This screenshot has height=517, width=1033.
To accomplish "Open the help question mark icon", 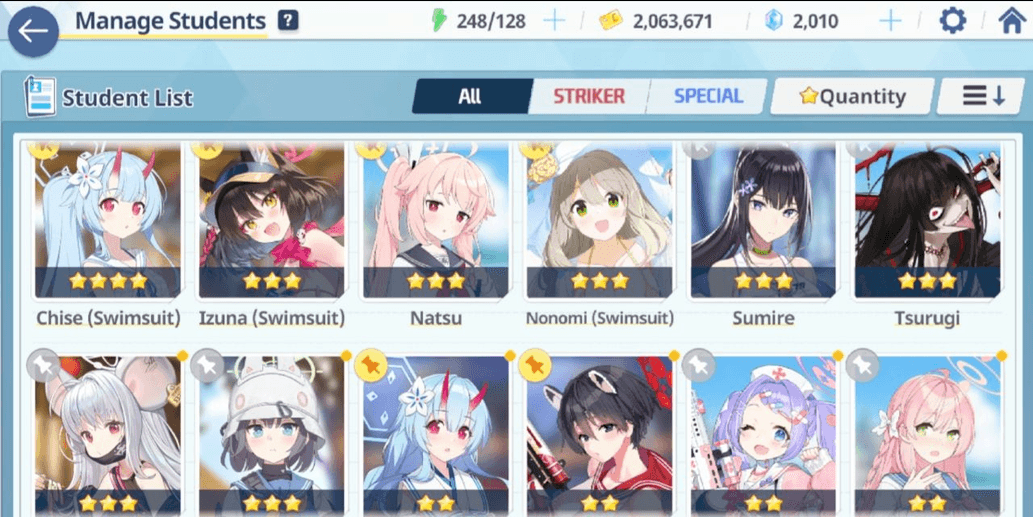I will 288,20.
